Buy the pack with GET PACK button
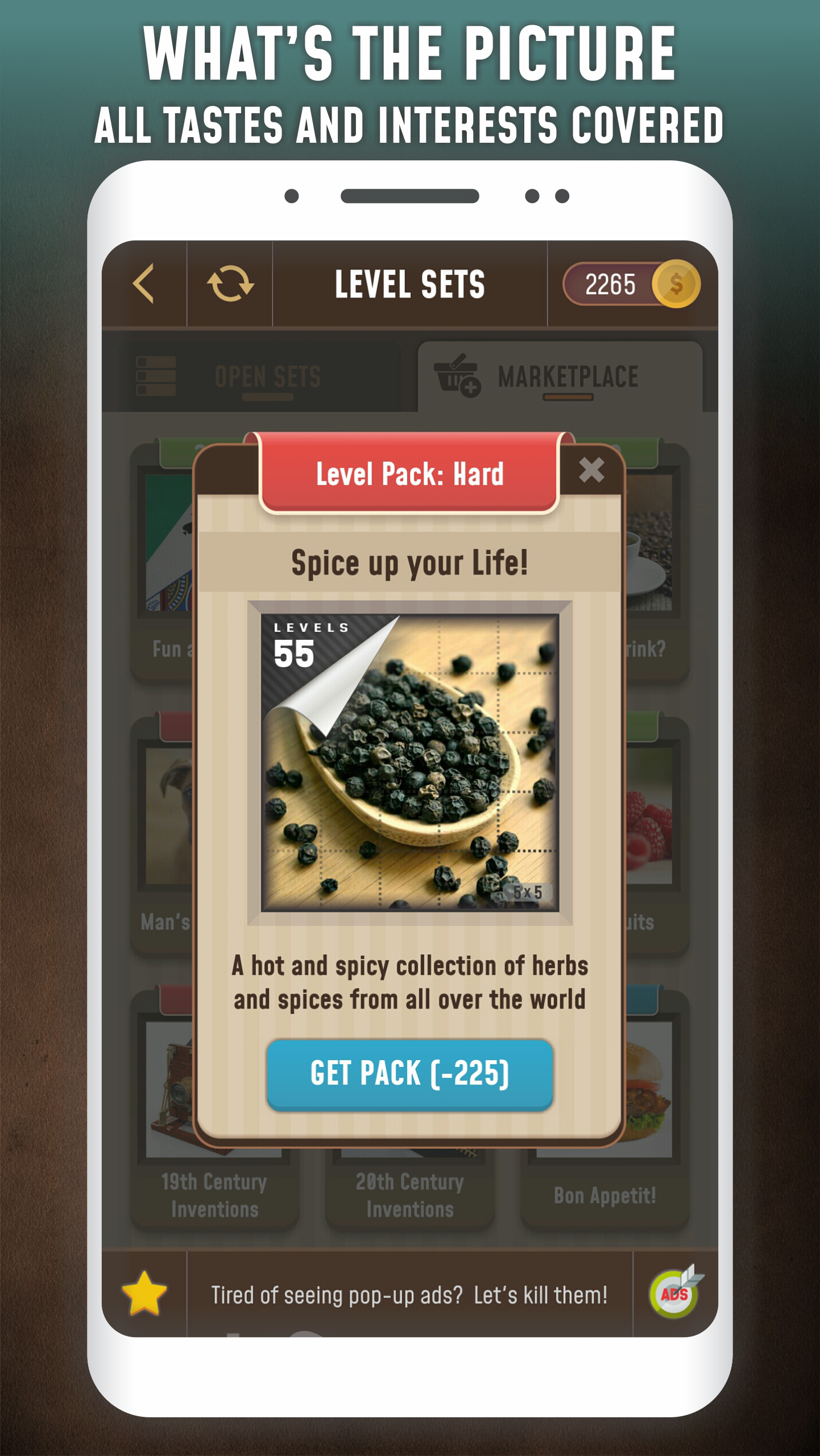The image size is (820, 1456). (x=409, y=1074)
